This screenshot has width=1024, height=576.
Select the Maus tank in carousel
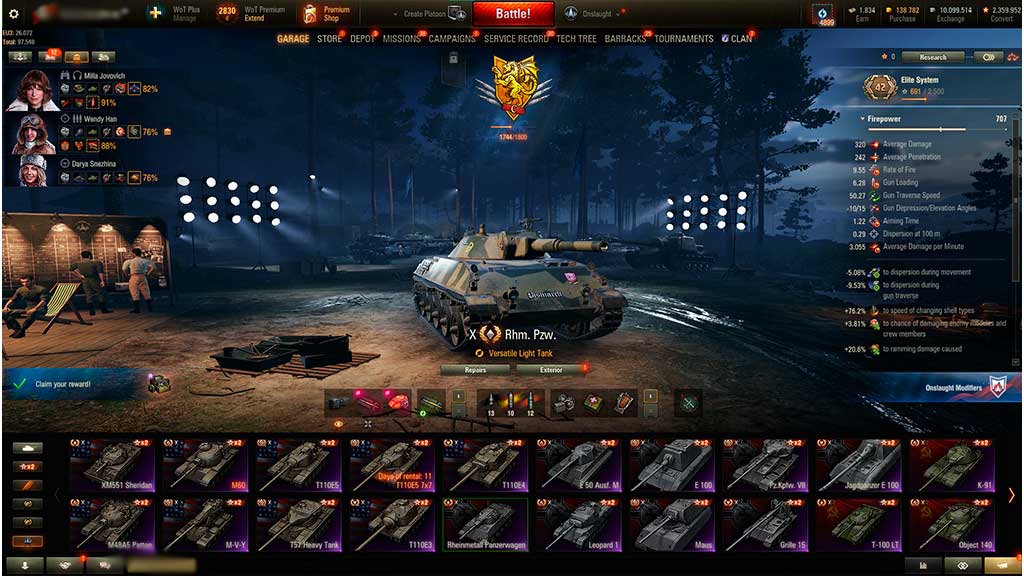(671, 523)
